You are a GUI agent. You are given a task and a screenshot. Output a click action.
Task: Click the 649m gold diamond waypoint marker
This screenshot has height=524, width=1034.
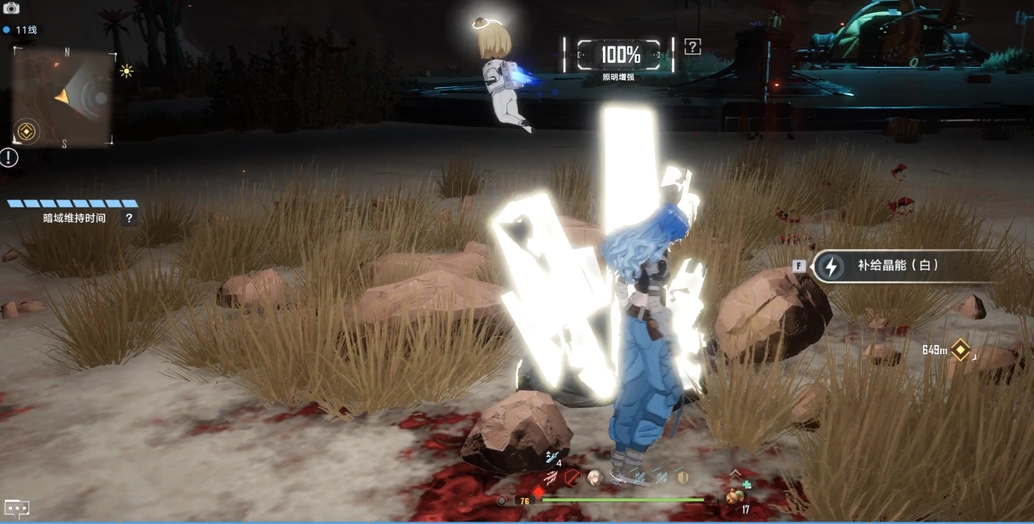click(960, 349)
